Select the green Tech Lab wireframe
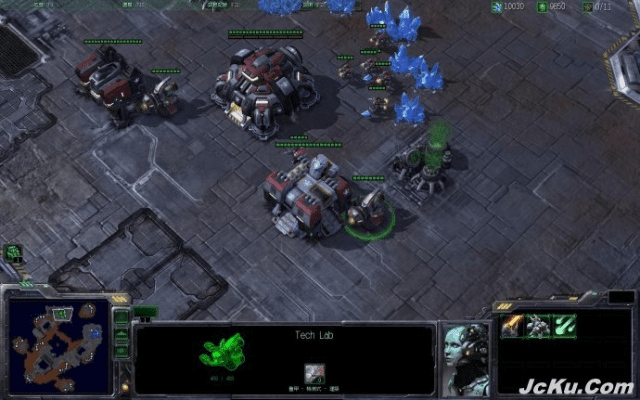This screenshot has width=640, height=400. (x=222, y=352)
